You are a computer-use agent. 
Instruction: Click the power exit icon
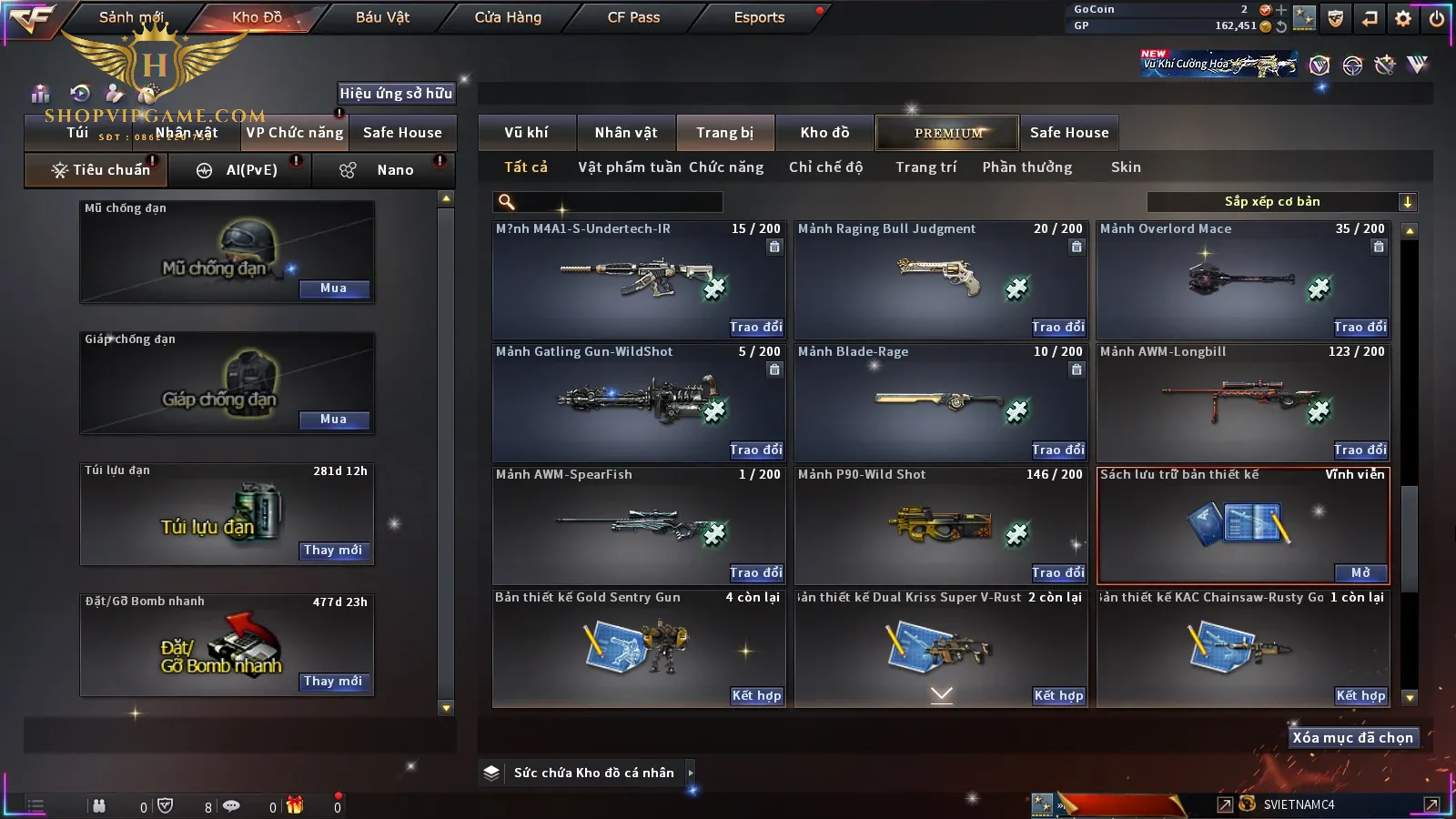pyautogui.click(x=1437, y=18)
